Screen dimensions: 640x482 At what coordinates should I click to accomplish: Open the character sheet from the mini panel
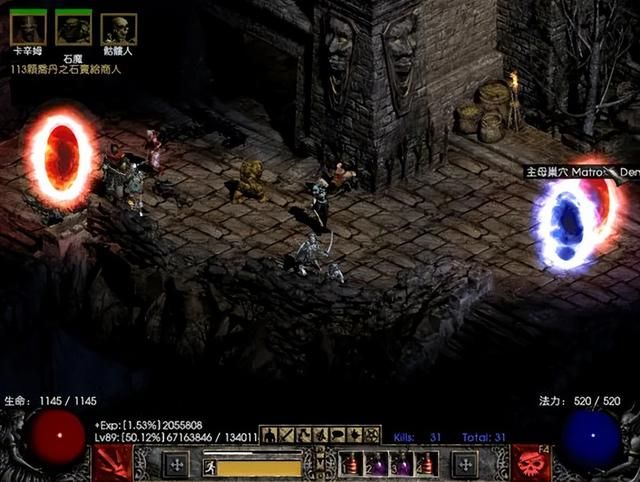point(270,435)
